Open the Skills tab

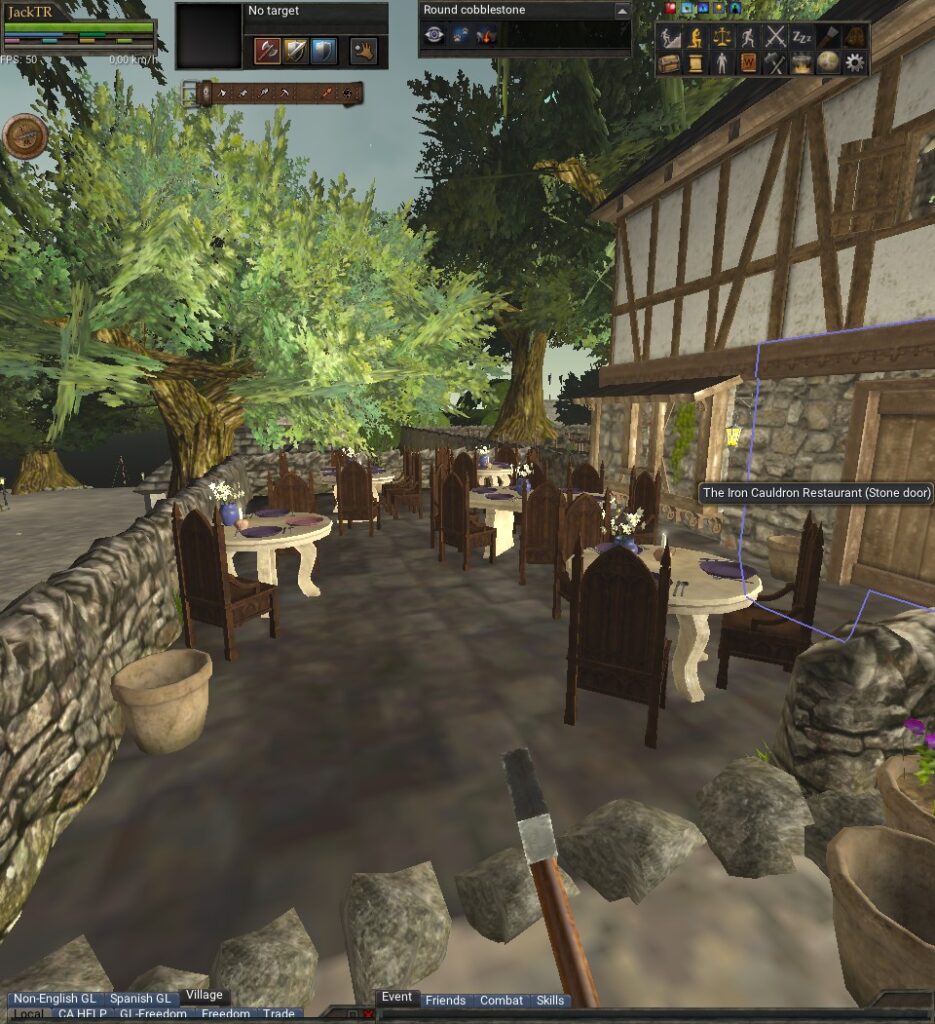550,1000
